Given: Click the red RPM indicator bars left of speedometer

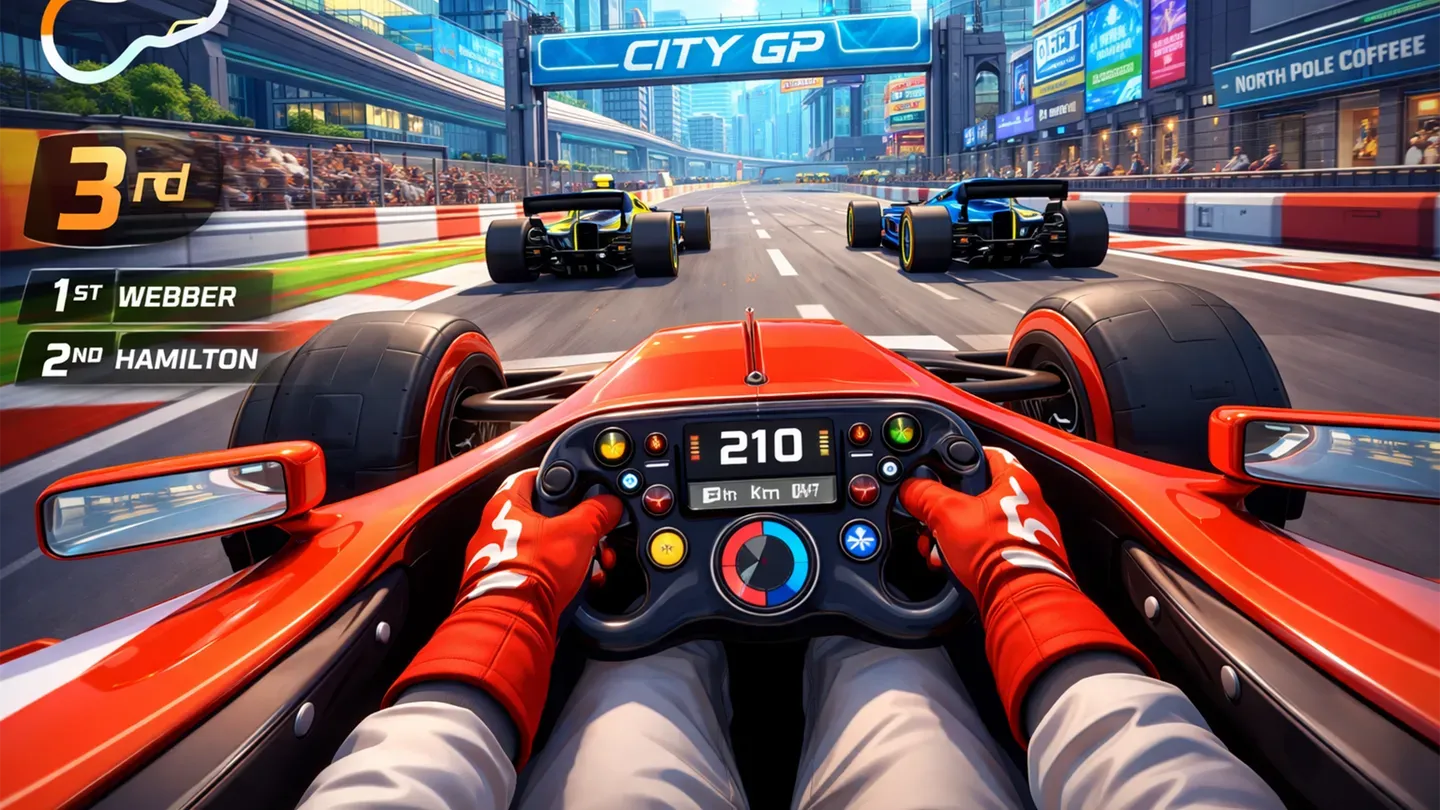Looking at the screenshot, I should tap(694, 446).
